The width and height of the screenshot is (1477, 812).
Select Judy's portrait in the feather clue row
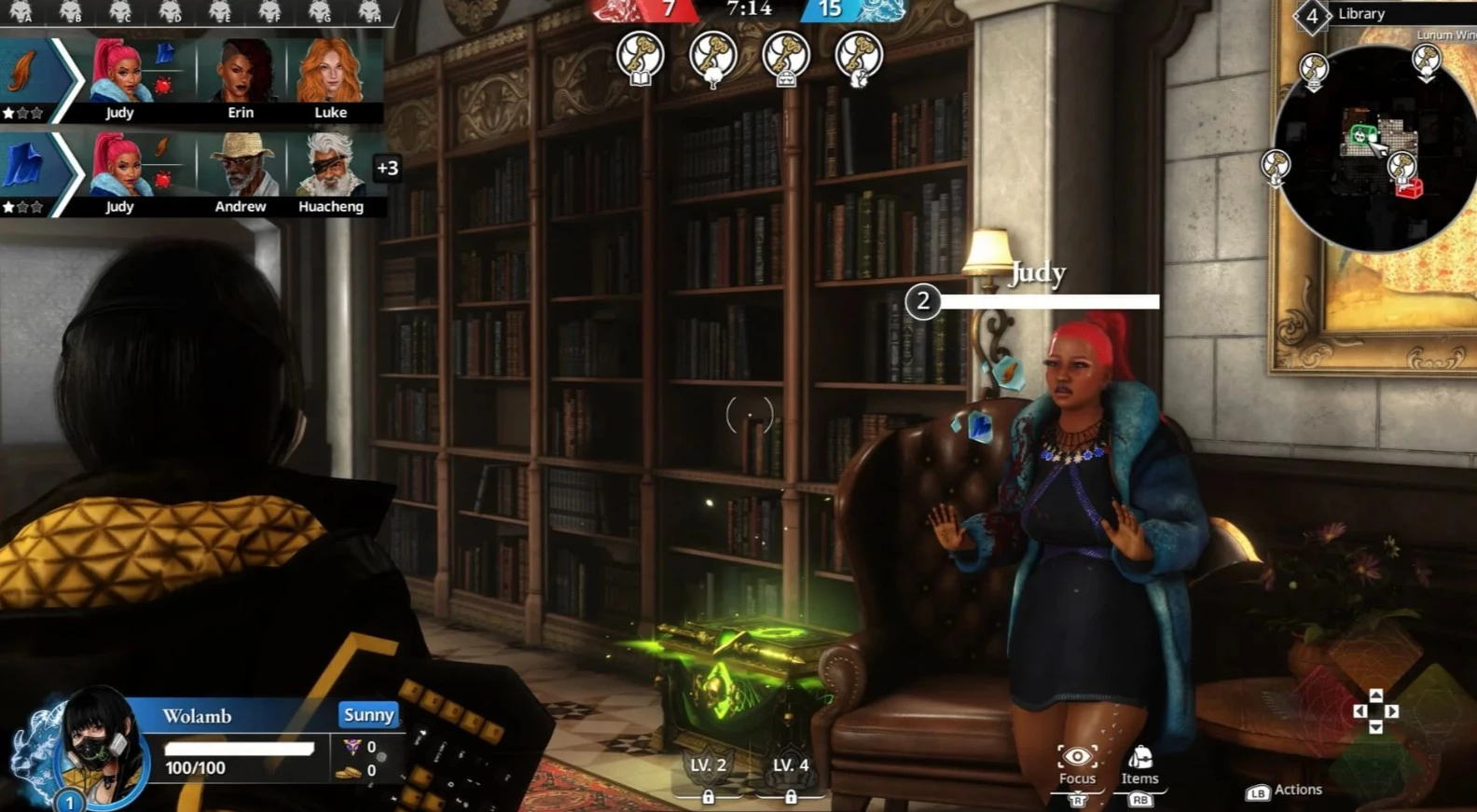click(120, 75)
